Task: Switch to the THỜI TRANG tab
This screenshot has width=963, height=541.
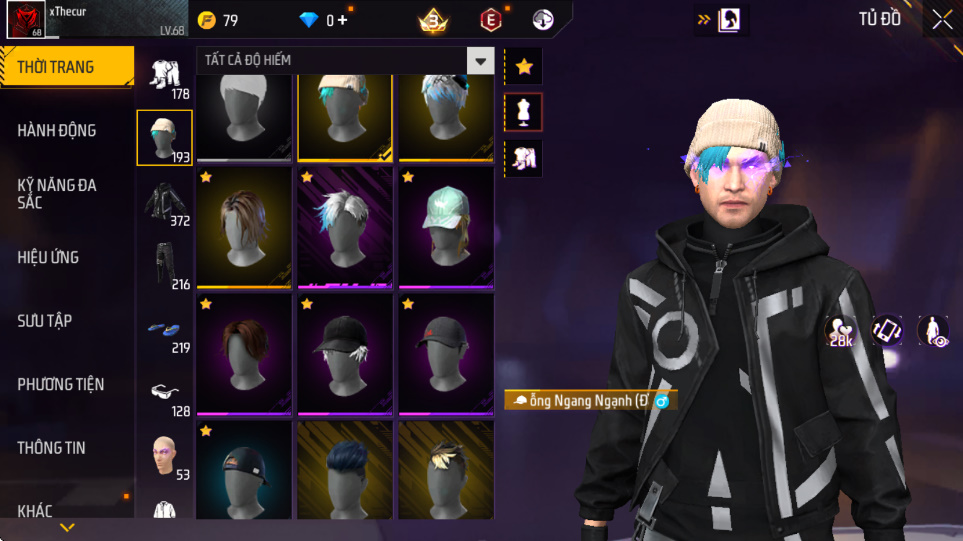Action: coord(56,67)
